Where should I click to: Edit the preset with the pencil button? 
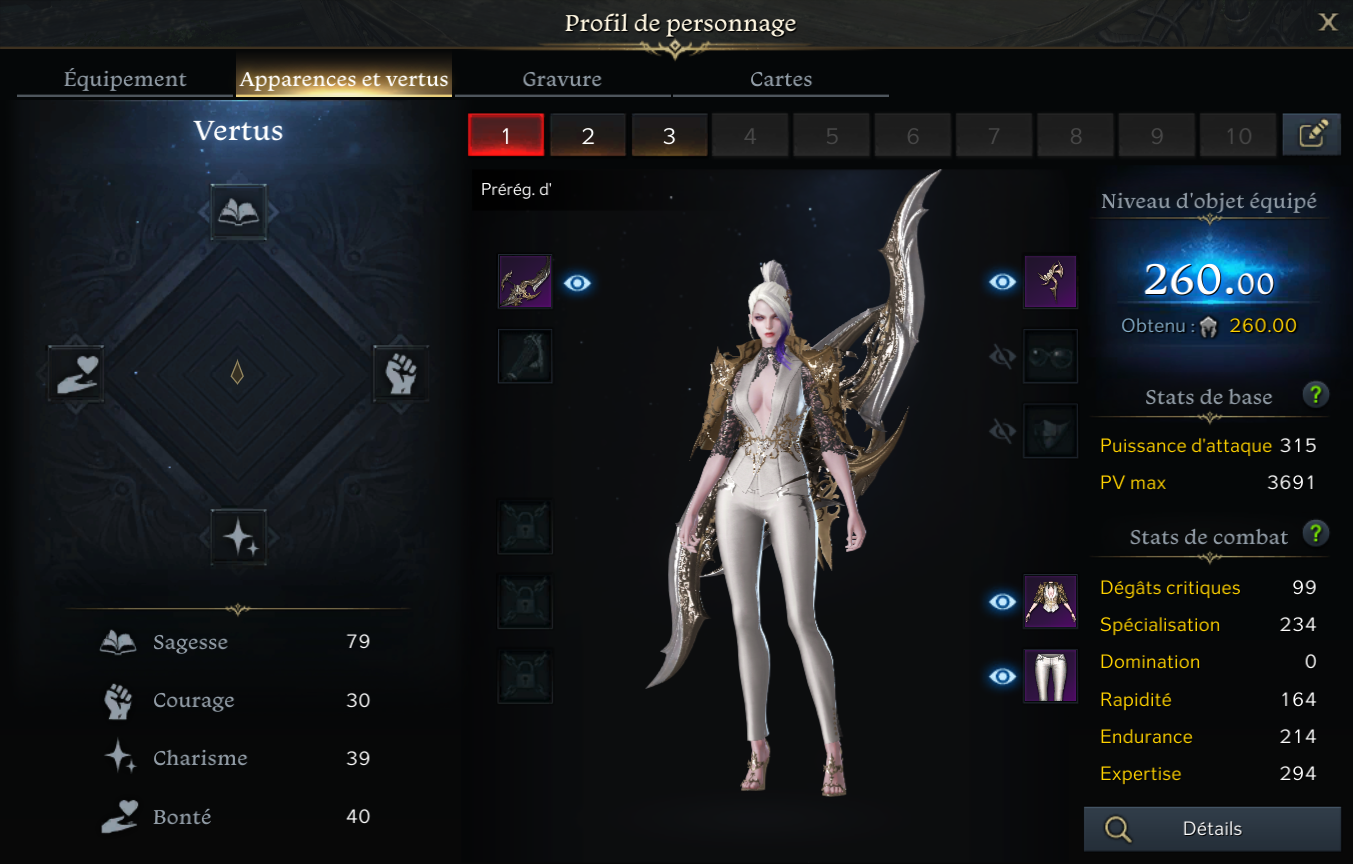[x=1311, y=135]
